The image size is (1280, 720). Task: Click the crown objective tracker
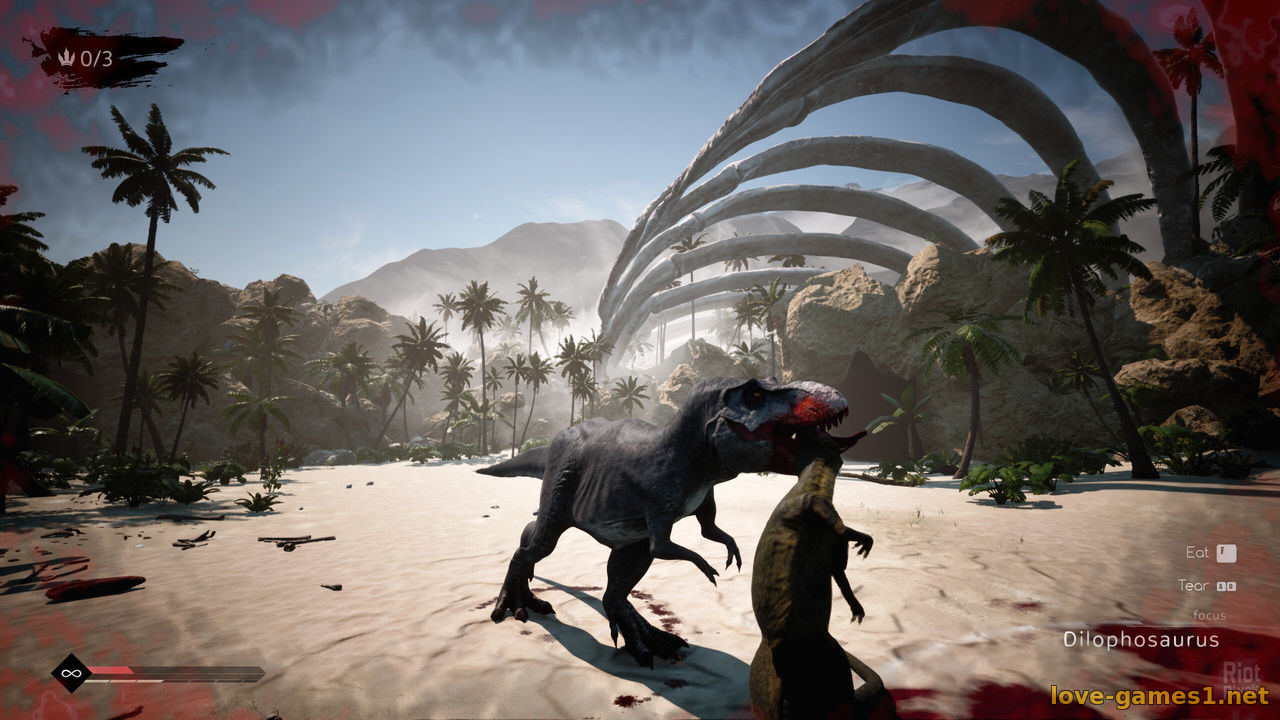click(88, 58)
